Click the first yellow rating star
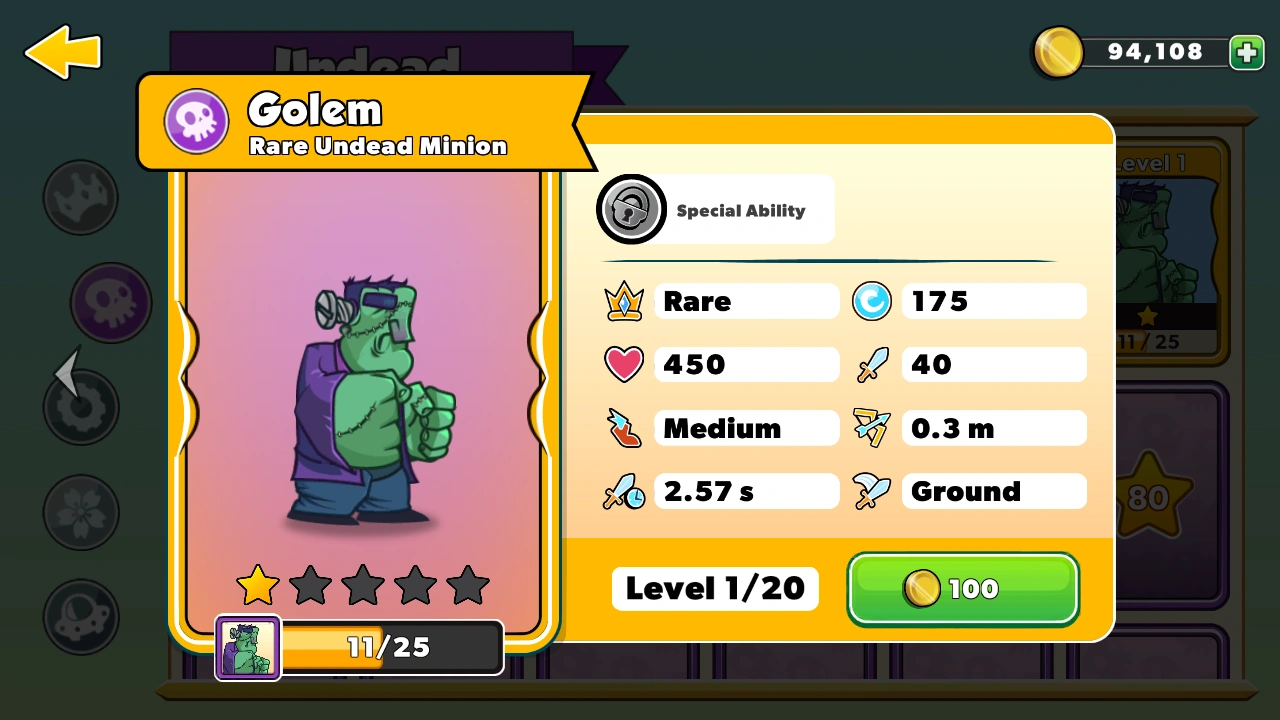Image resolution: width=1280 pixels, height=720 pixels. [257, 585]
